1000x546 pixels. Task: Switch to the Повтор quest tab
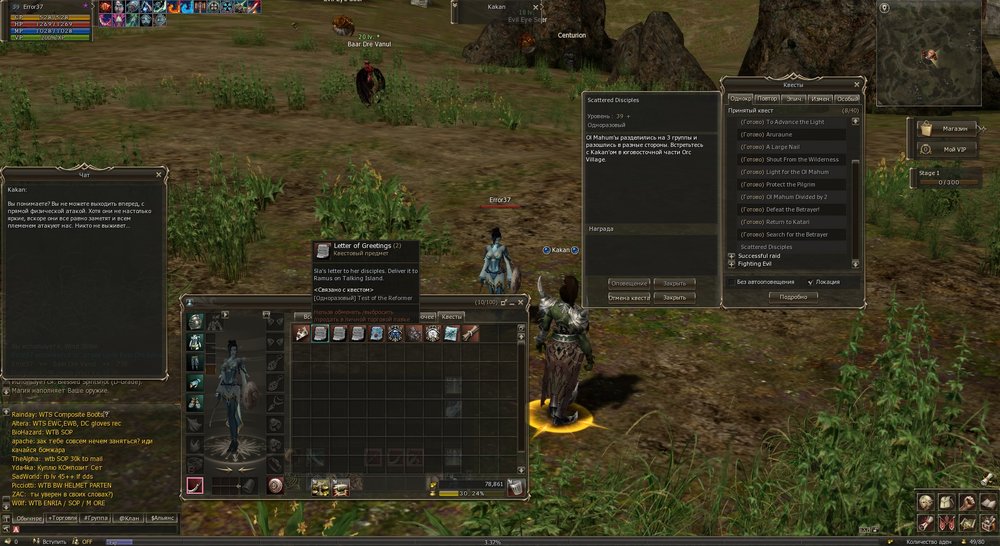[768, 99]
